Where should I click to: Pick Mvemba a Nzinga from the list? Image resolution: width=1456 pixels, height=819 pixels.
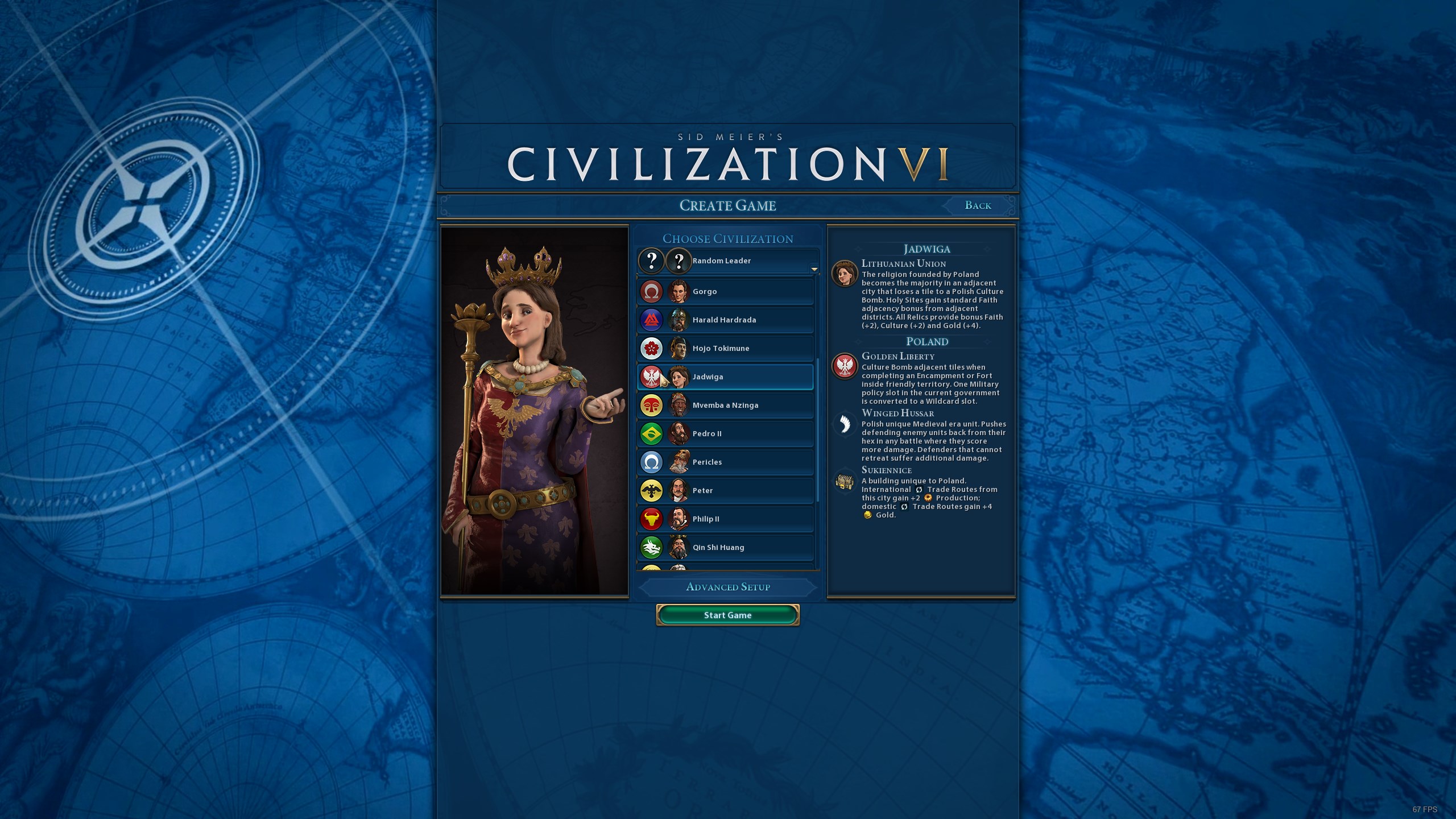pos(725,405)
